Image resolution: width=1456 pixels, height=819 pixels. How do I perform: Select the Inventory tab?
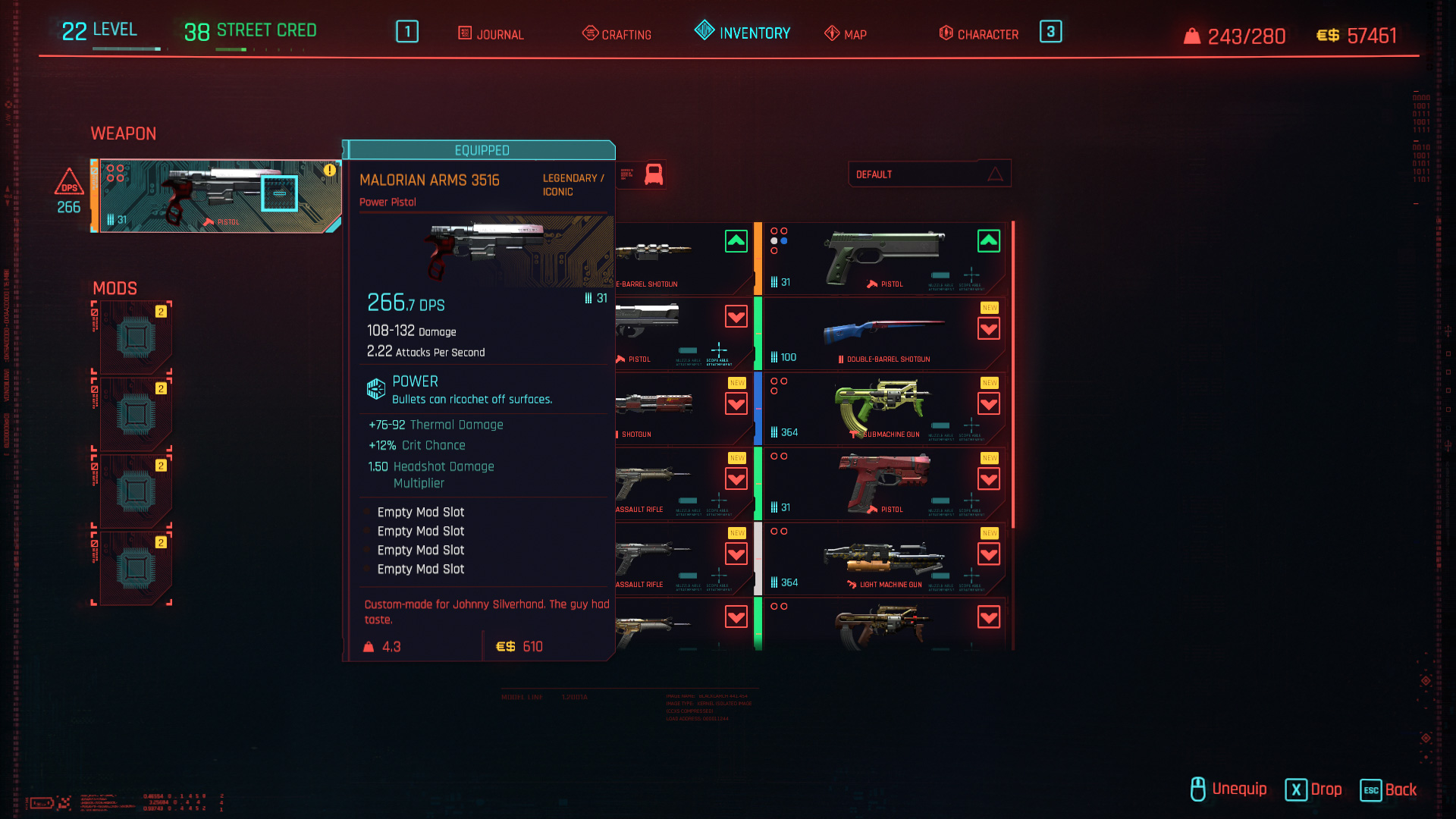743,33
